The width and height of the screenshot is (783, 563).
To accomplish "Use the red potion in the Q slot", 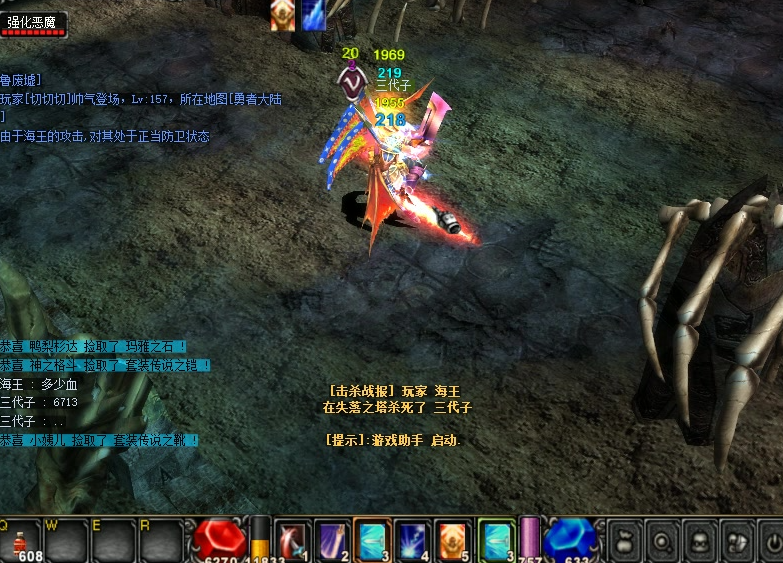I will tap(22, 540).
